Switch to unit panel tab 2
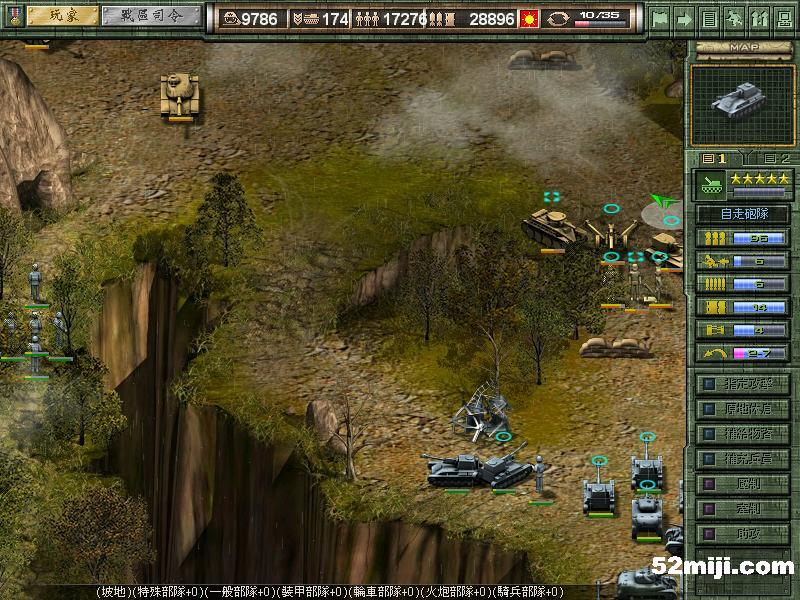The width and height of the screenshot is (800, 600). pos(775,158)
